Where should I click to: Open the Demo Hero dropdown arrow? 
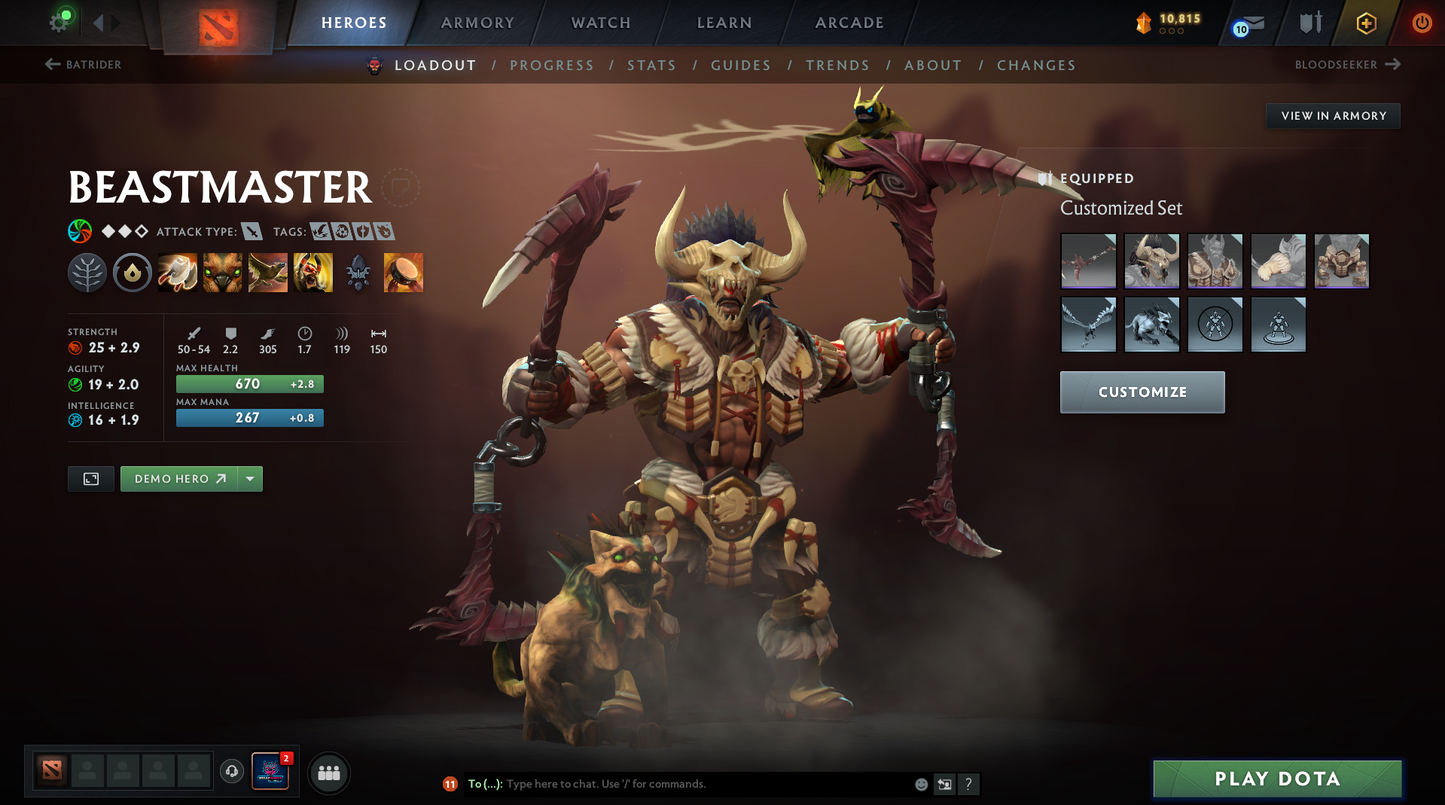250,478
